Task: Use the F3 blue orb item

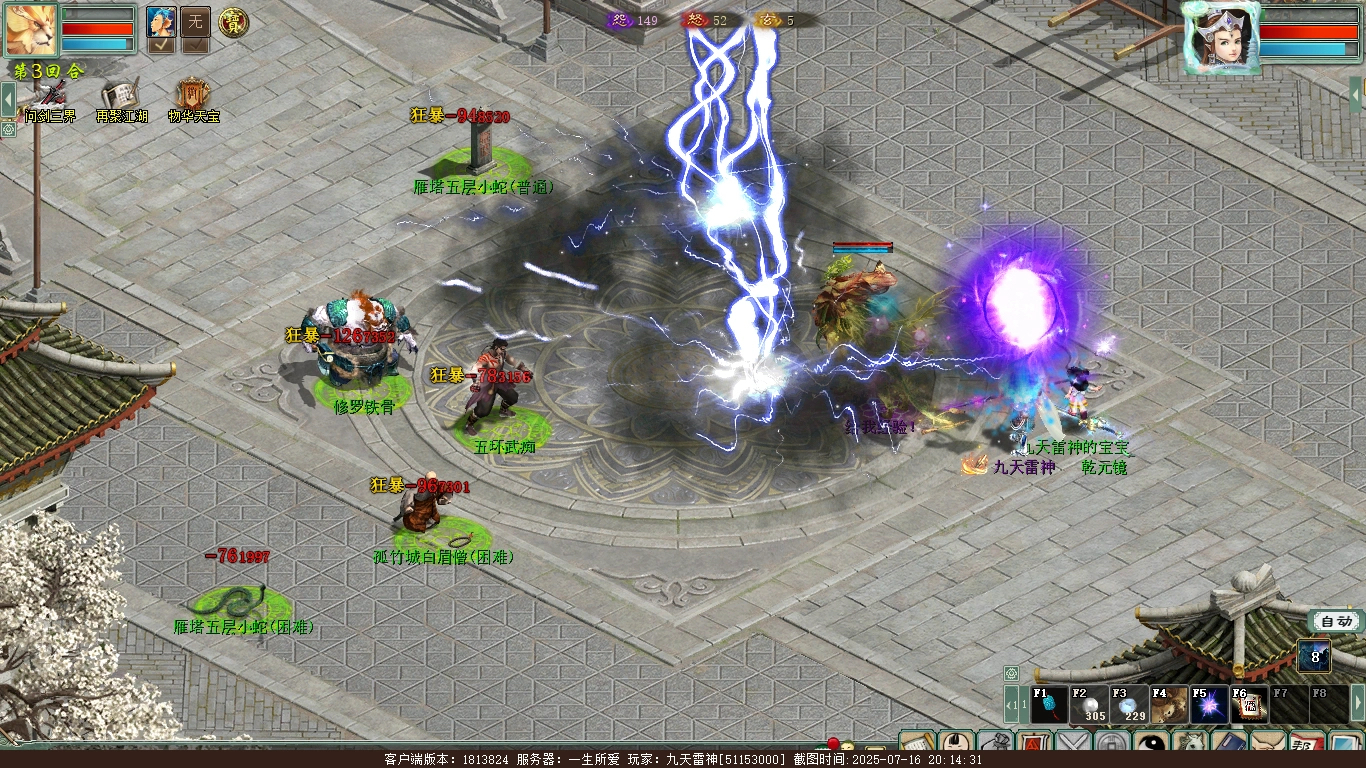Action: pyautogui.click(x=1129, y=705)
